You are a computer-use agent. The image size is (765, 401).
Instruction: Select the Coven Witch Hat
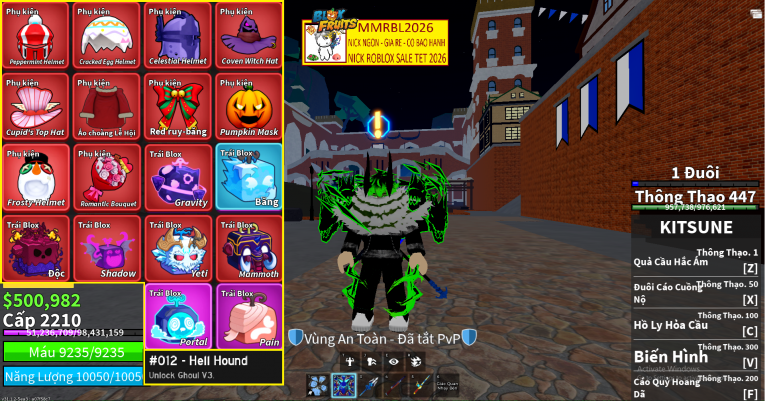(x=249, y=35)
